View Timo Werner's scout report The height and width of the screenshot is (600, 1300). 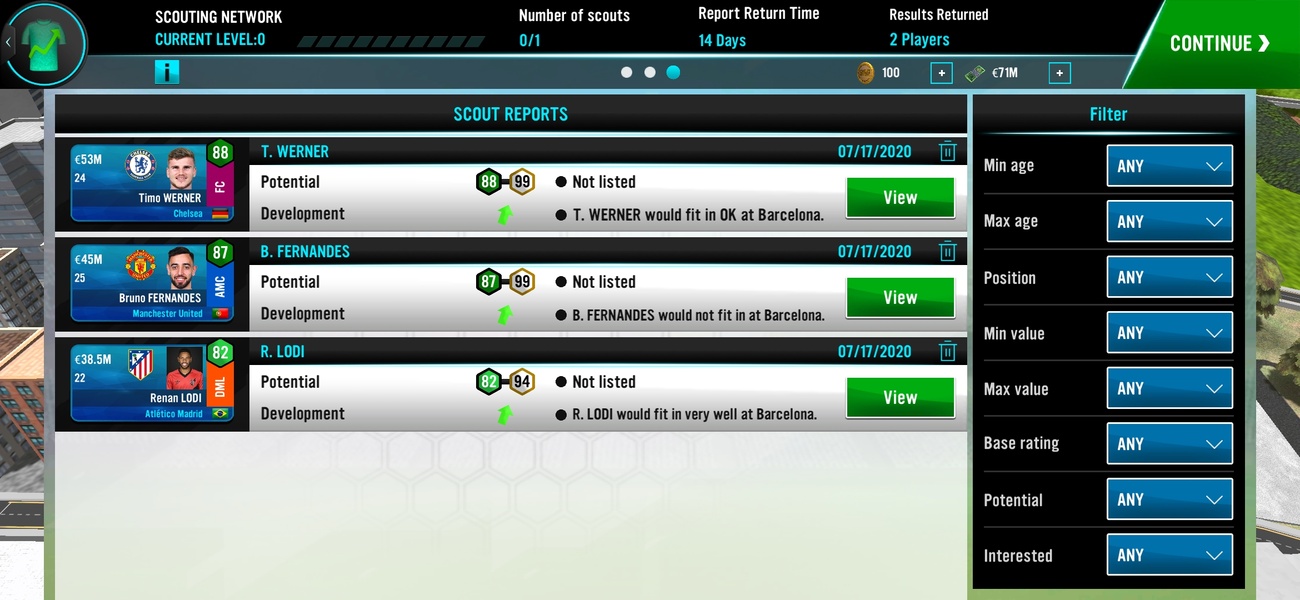899,198
